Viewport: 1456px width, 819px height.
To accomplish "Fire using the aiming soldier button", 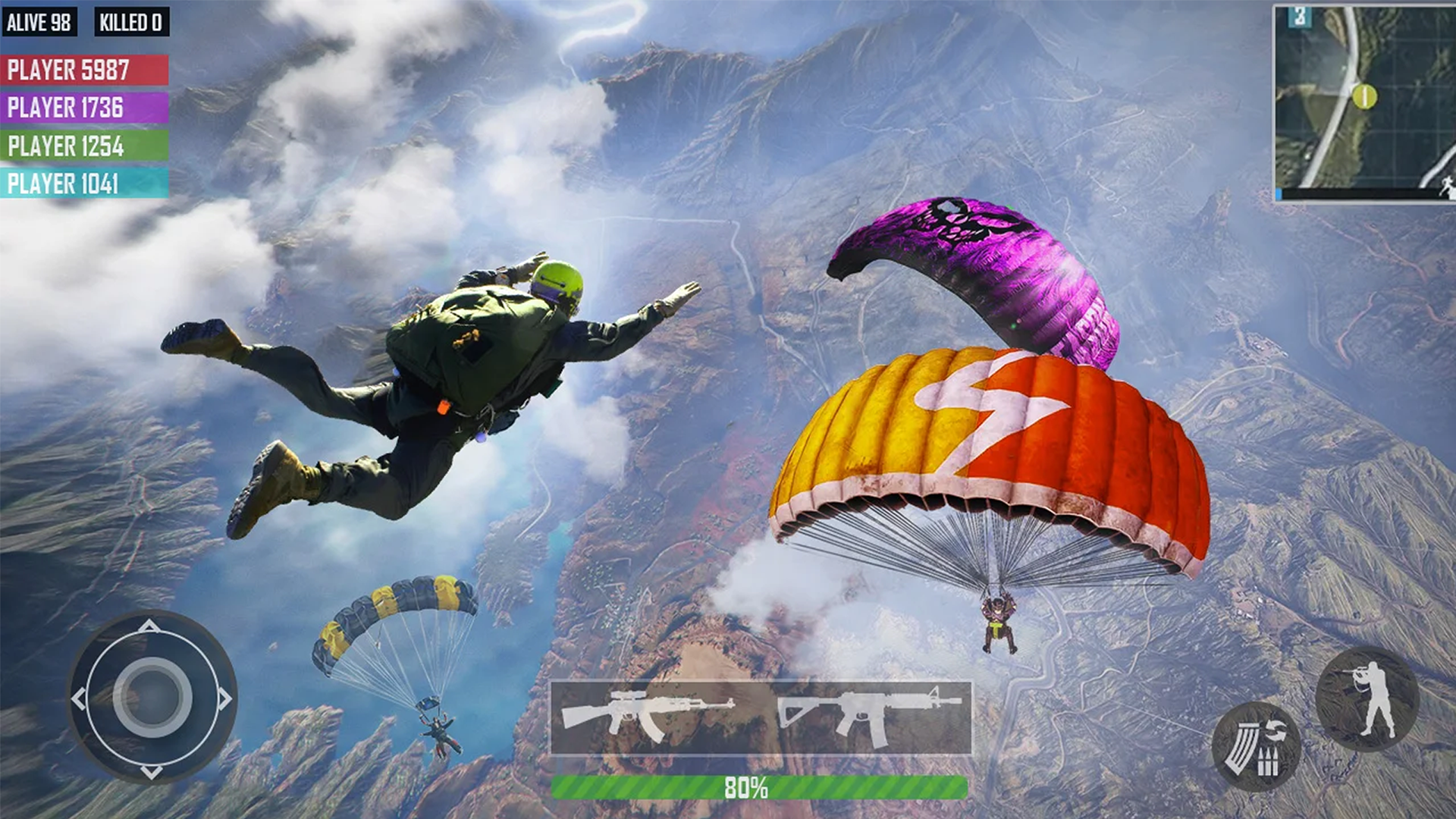I will coord(1367,699).
